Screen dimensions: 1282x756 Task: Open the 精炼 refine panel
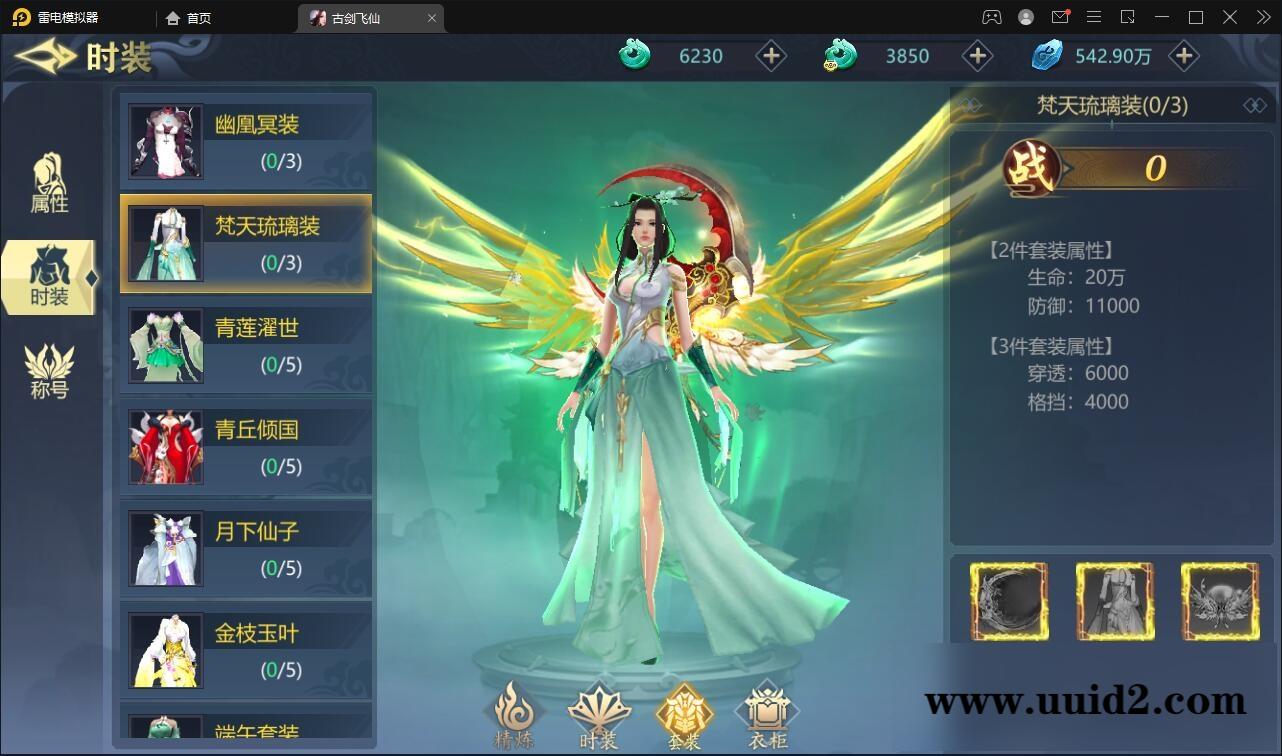coord(515,715)
